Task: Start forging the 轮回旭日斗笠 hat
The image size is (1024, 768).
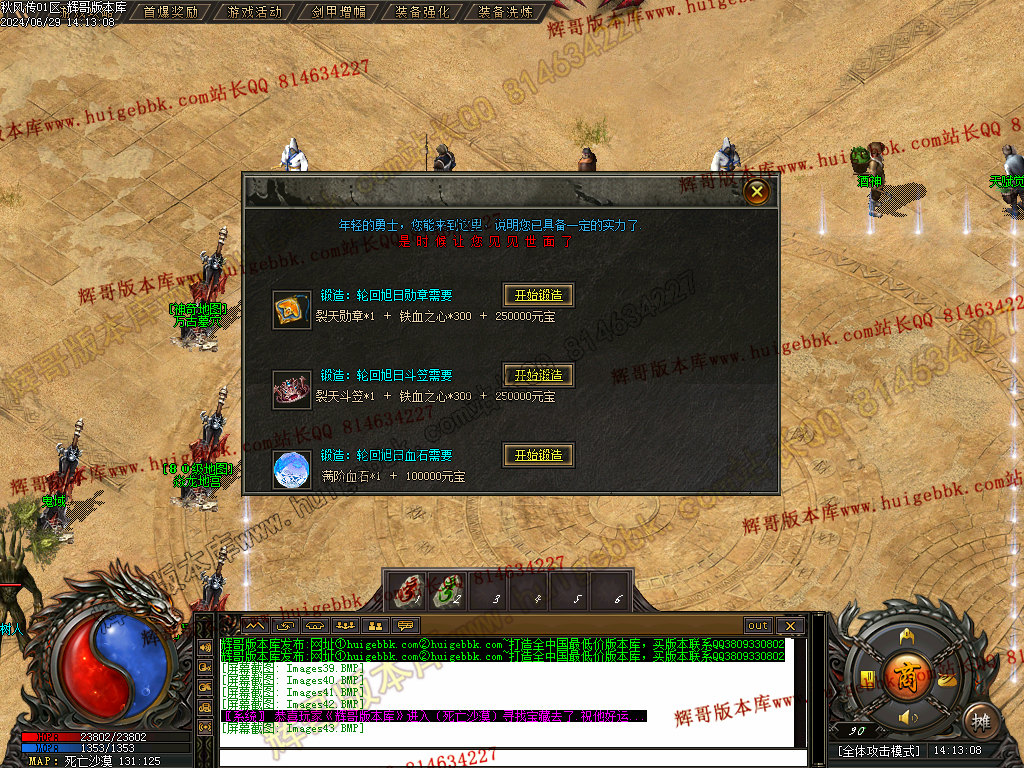Action: pos(538,375)
